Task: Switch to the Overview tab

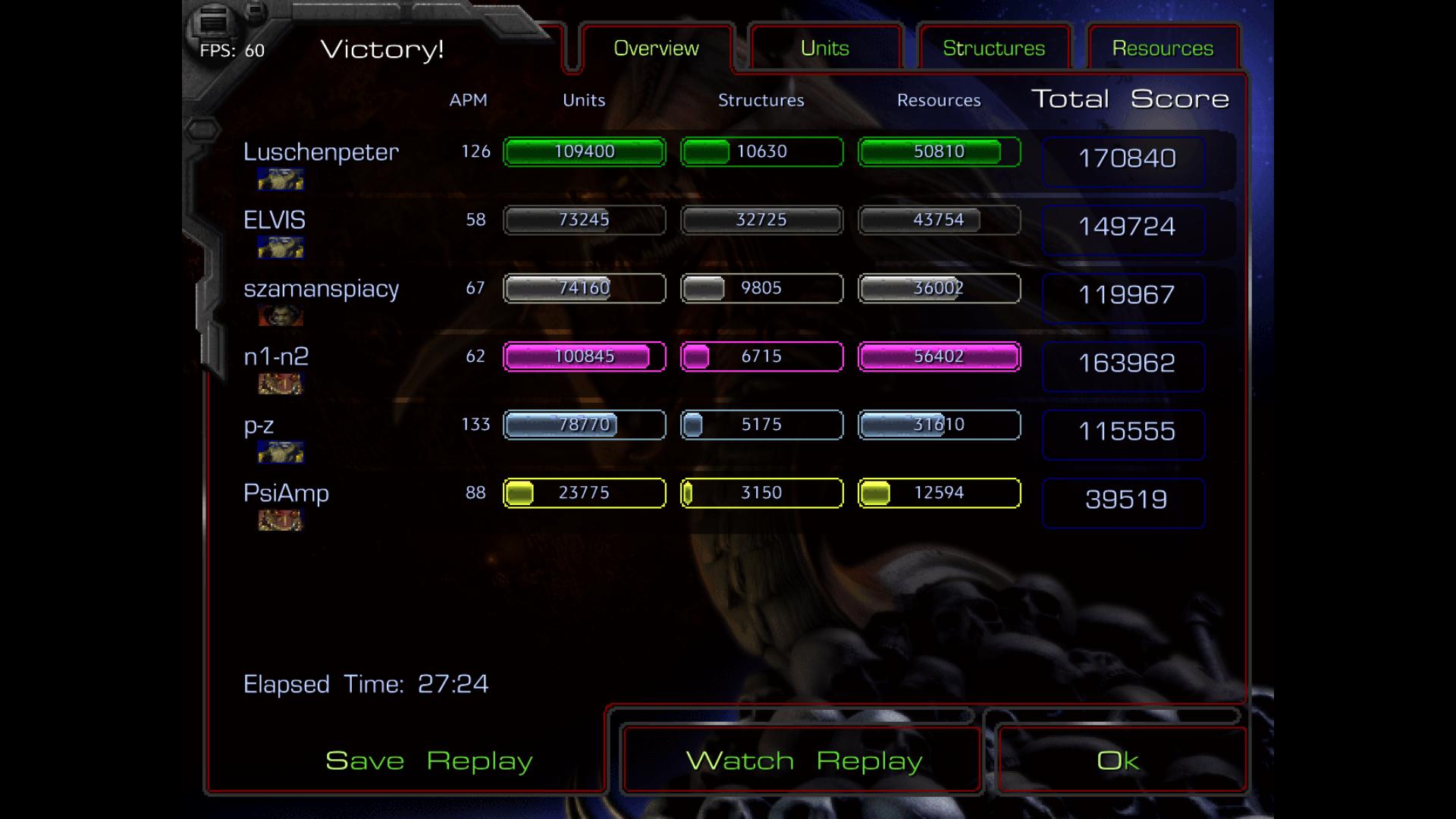Action: tap(656, 49)
